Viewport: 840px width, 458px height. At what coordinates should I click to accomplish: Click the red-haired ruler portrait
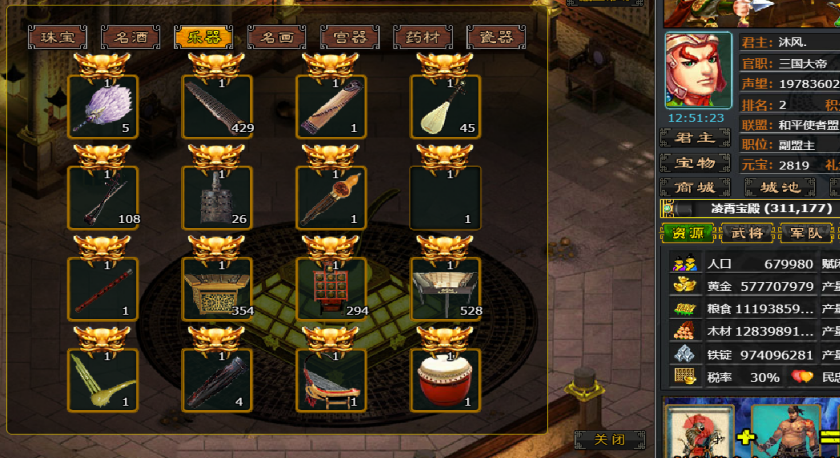pos(698,70)
